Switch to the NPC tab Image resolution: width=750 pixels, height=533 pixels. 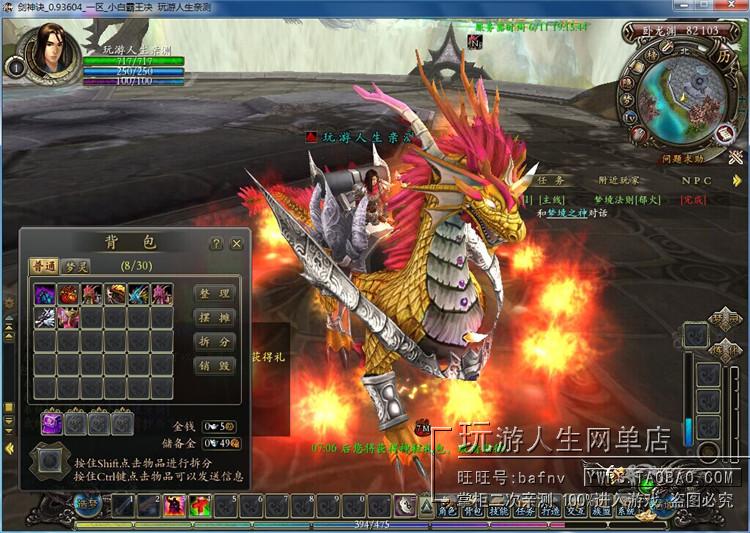pyautogui.click(x=697, y=181)
